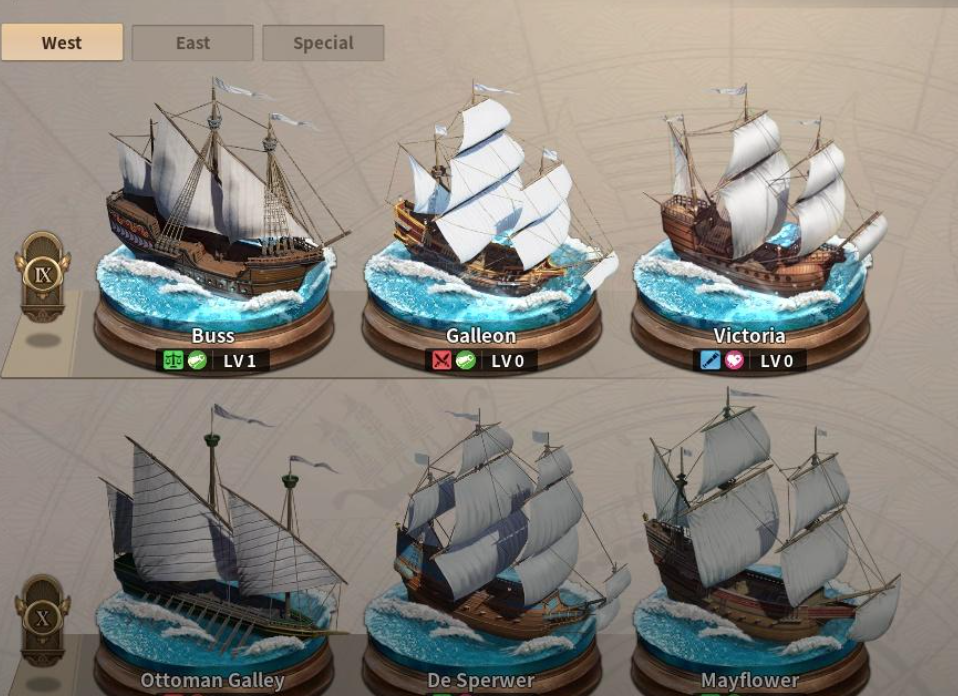Image resolution: width=958 pixels, height=696 pixels.
Task: Select the Special tab
Action: (323, 43)
